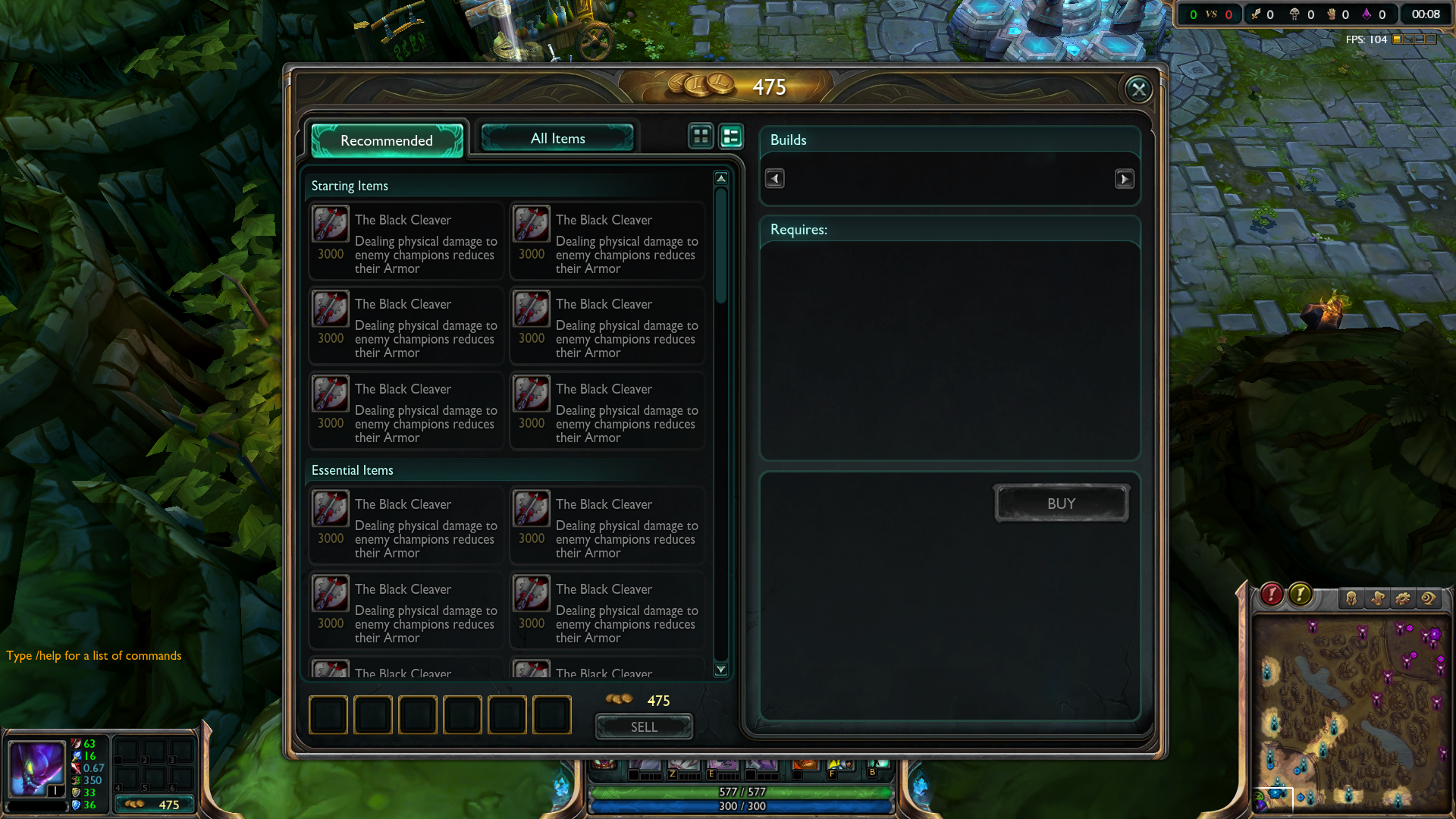Click the eye icon above the minimap
This screenshot has width=1456, height=819.
point(1429,599)
